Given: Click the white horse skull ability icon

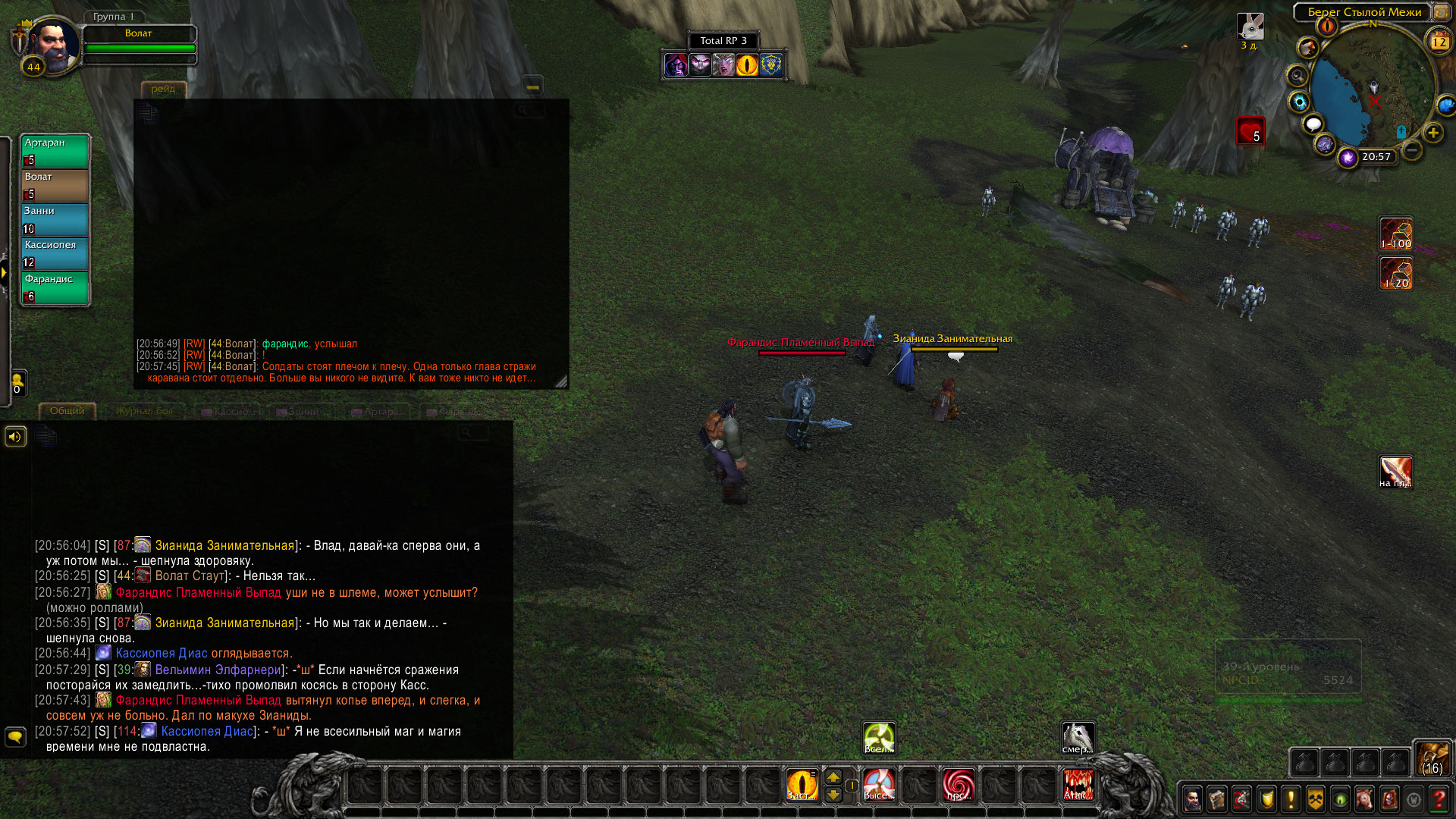Looking at the screenshot, I should tap(1078, 738).
